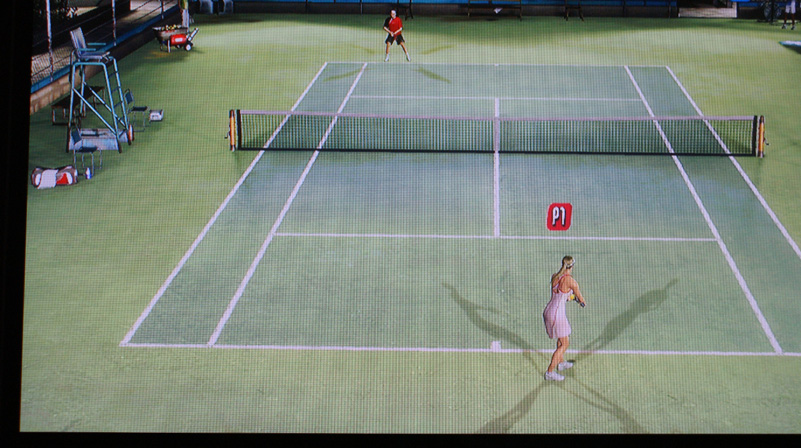Click the red P1 player marker
The image size is (801, 448).
559,216
